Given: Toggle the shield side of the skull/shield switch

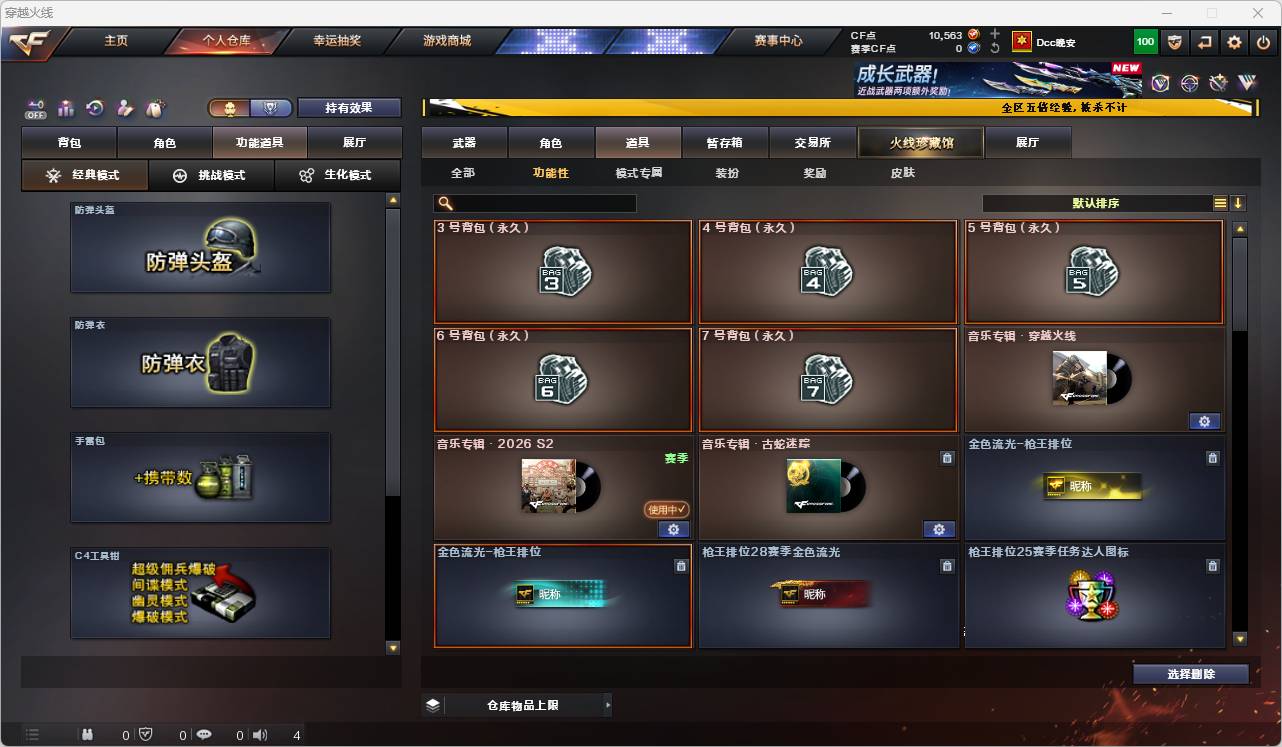Looking at the screenshot, I should click(272, 108).
